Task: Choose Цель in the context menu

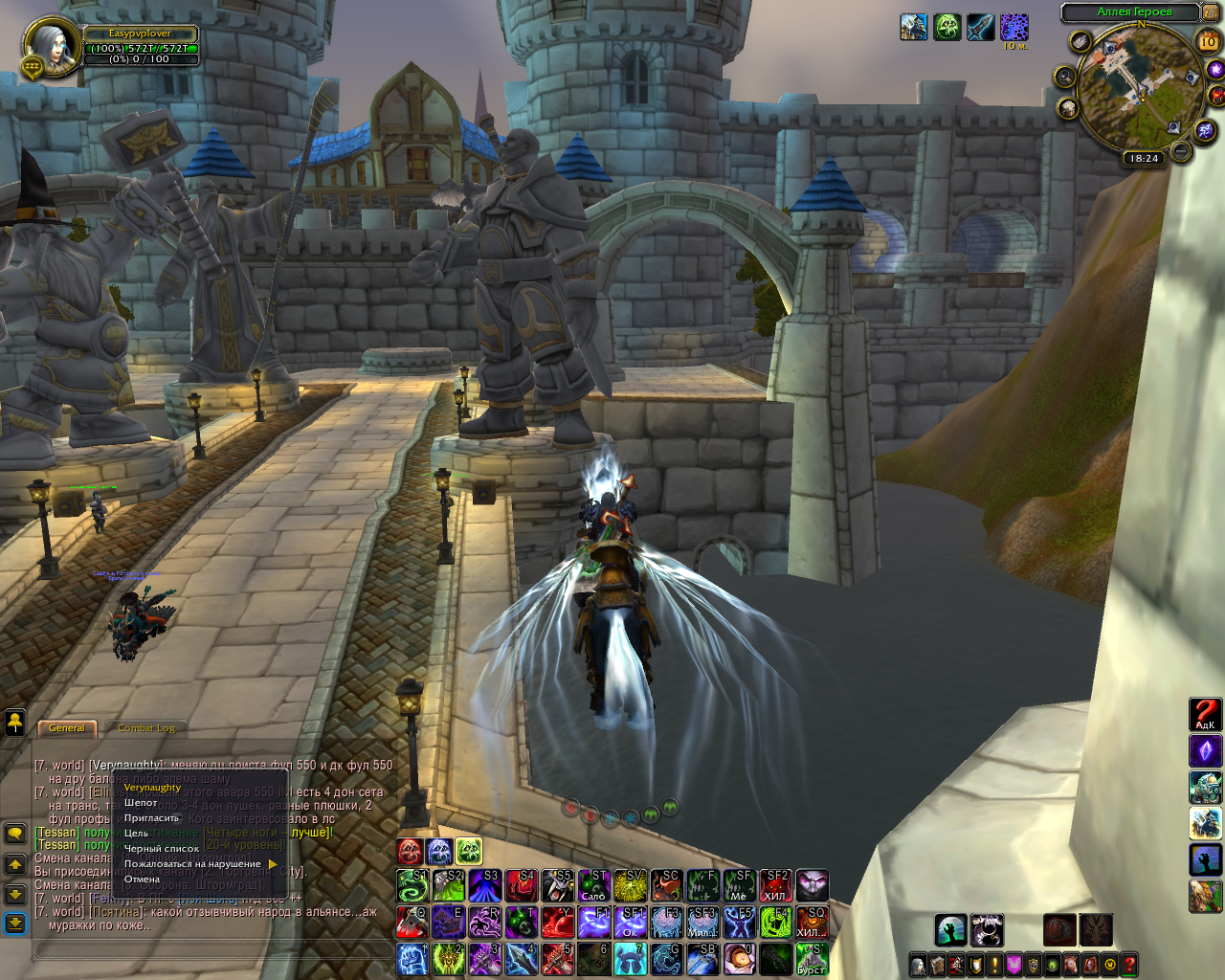Action: point(136,834)
